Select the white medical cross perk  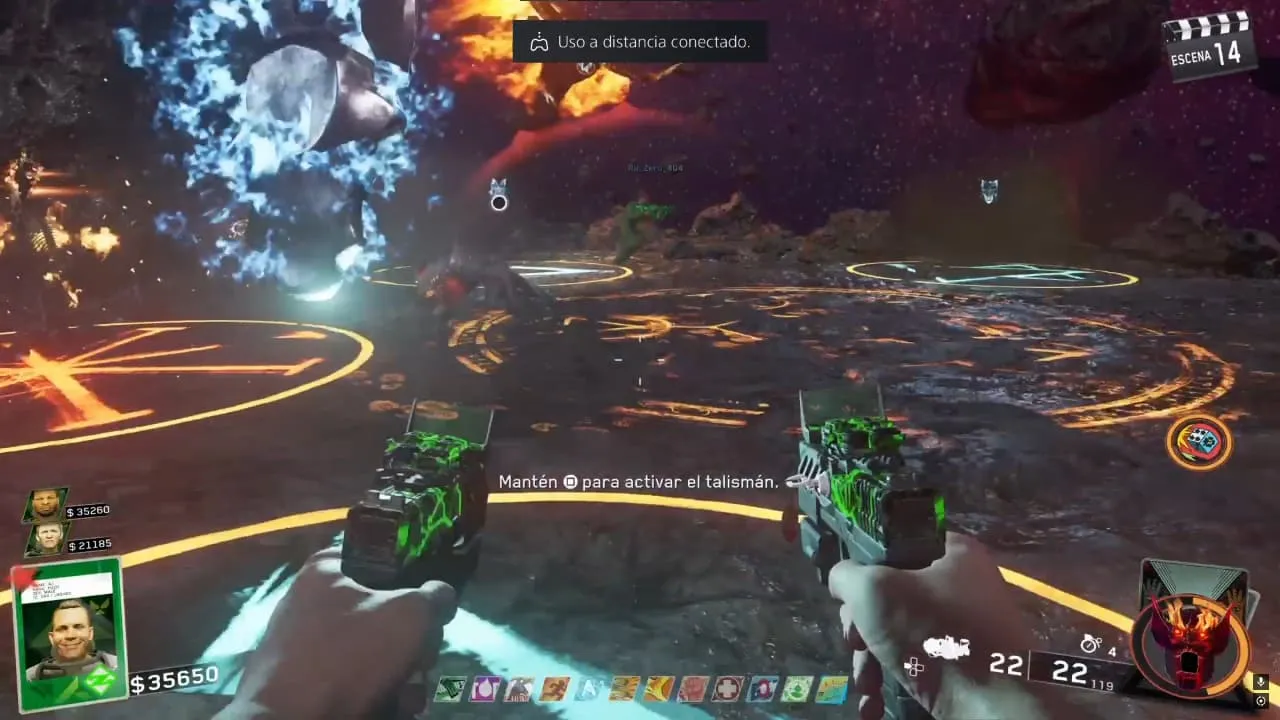point(727,689)
